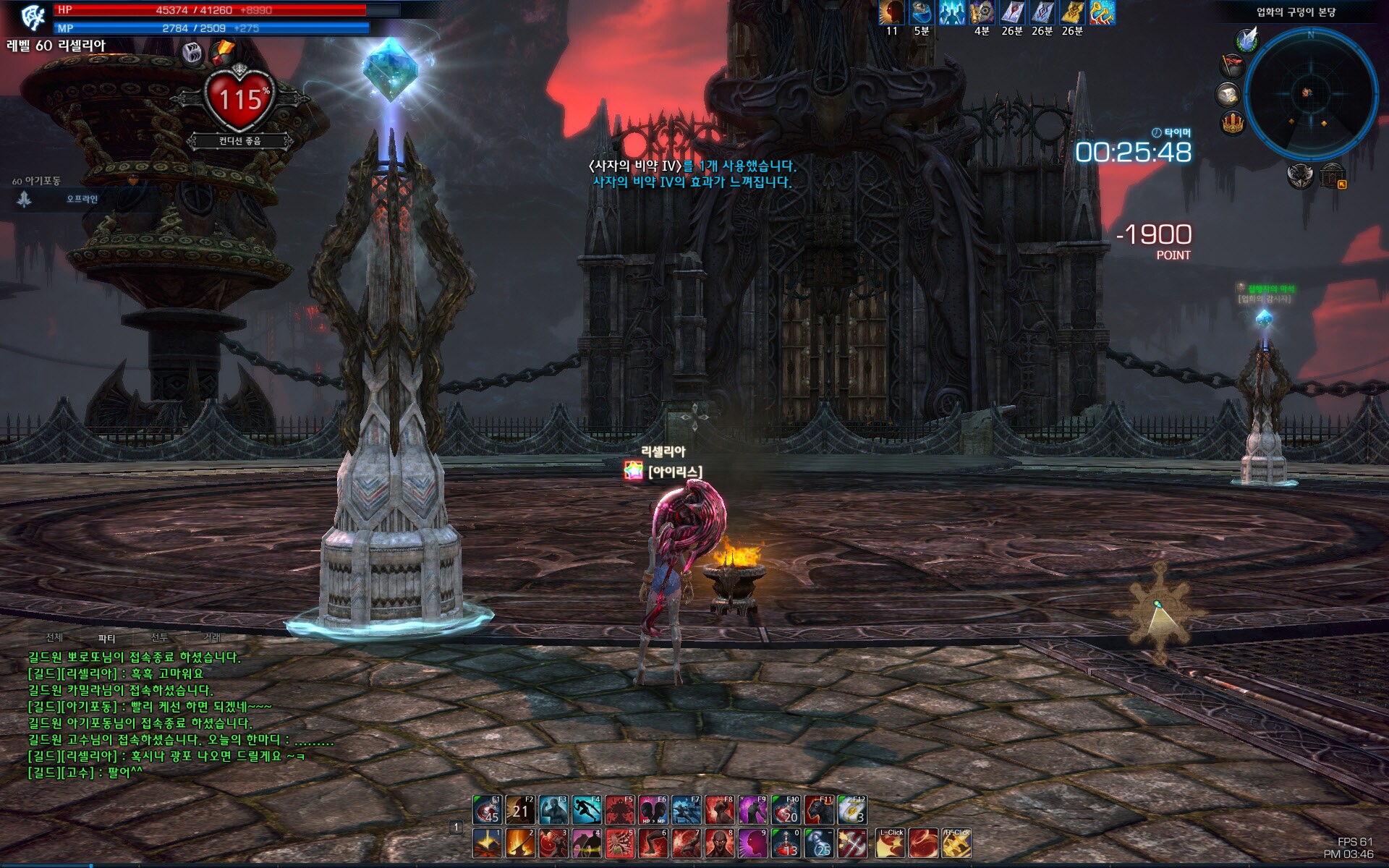Drink the red potion in slot 0
The image size is (1389, 868).
[x=786, y=843]
